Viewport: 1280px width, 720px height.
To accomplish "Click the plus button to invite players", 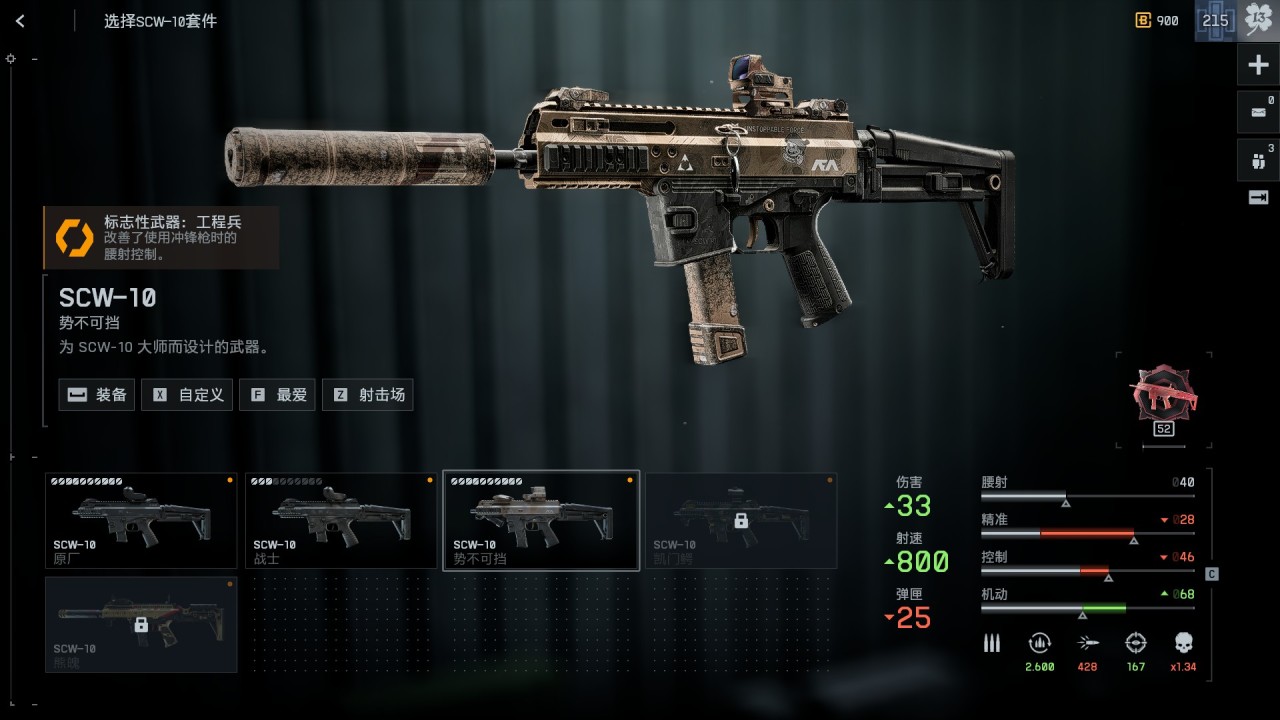I will [1258, 66].
